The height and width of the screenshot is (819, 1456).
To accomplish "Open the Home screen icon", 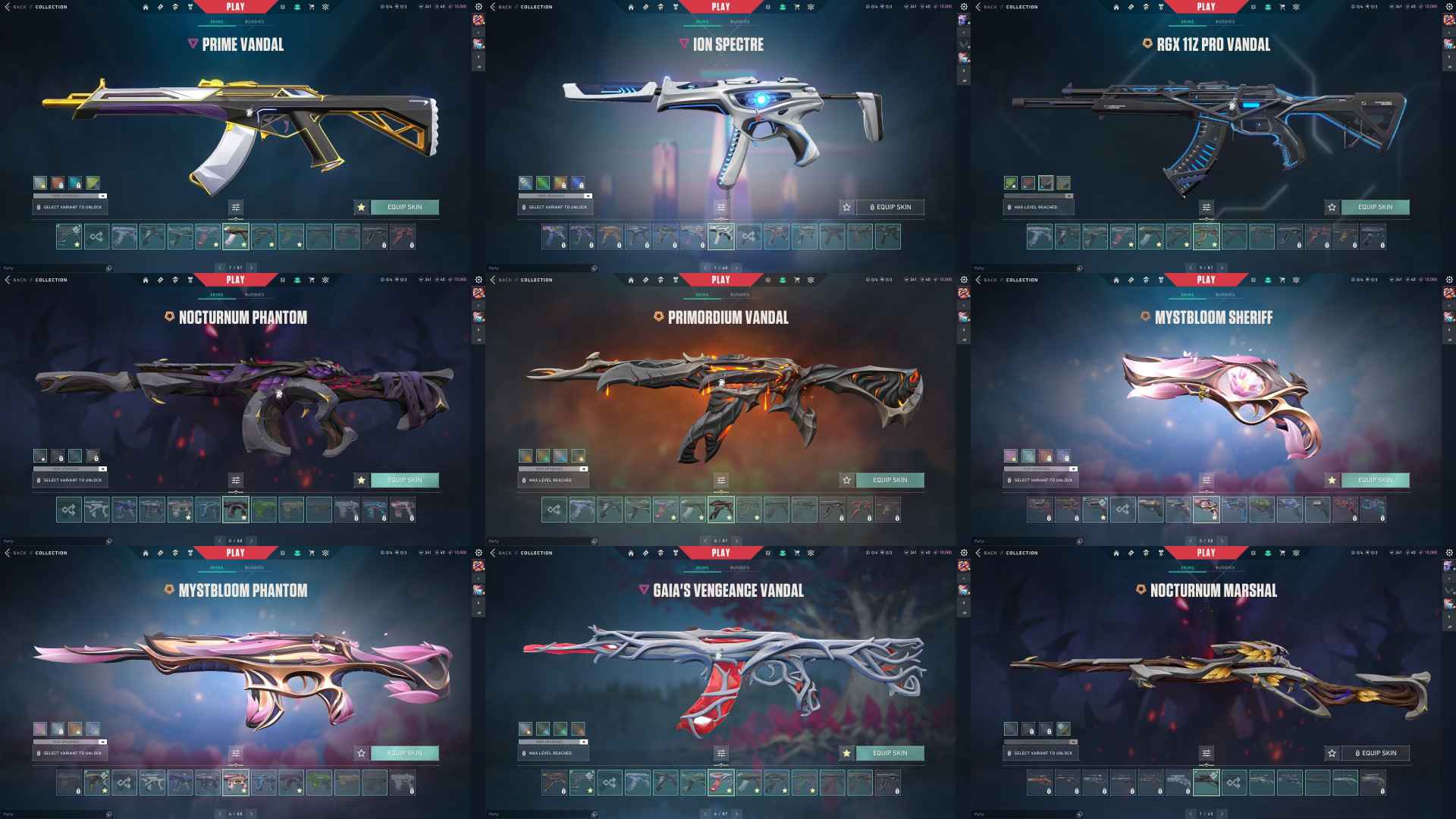I will 145,7.
